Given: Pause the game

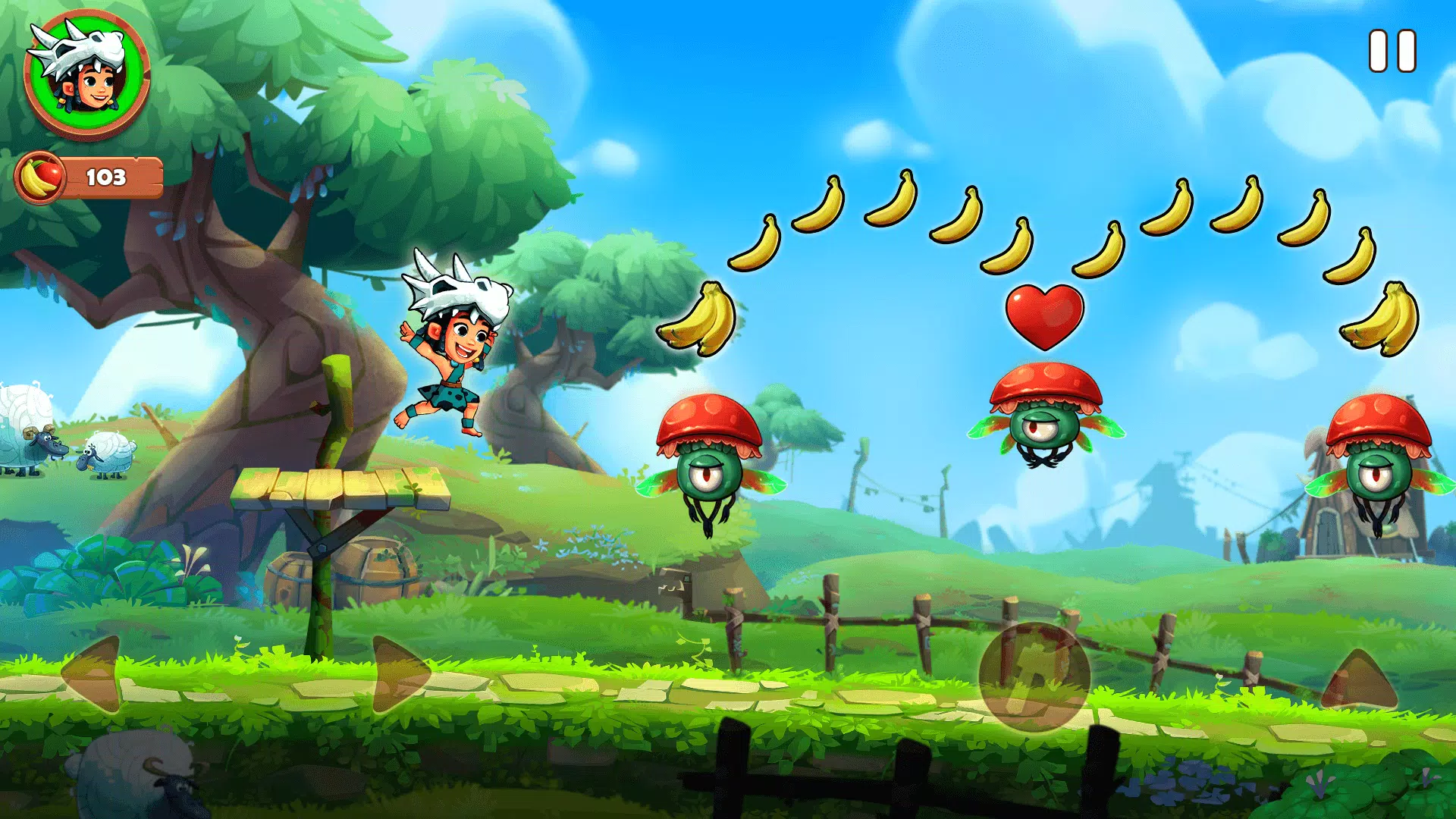Looking at the screenshot, I should (x=1392, y=52).
